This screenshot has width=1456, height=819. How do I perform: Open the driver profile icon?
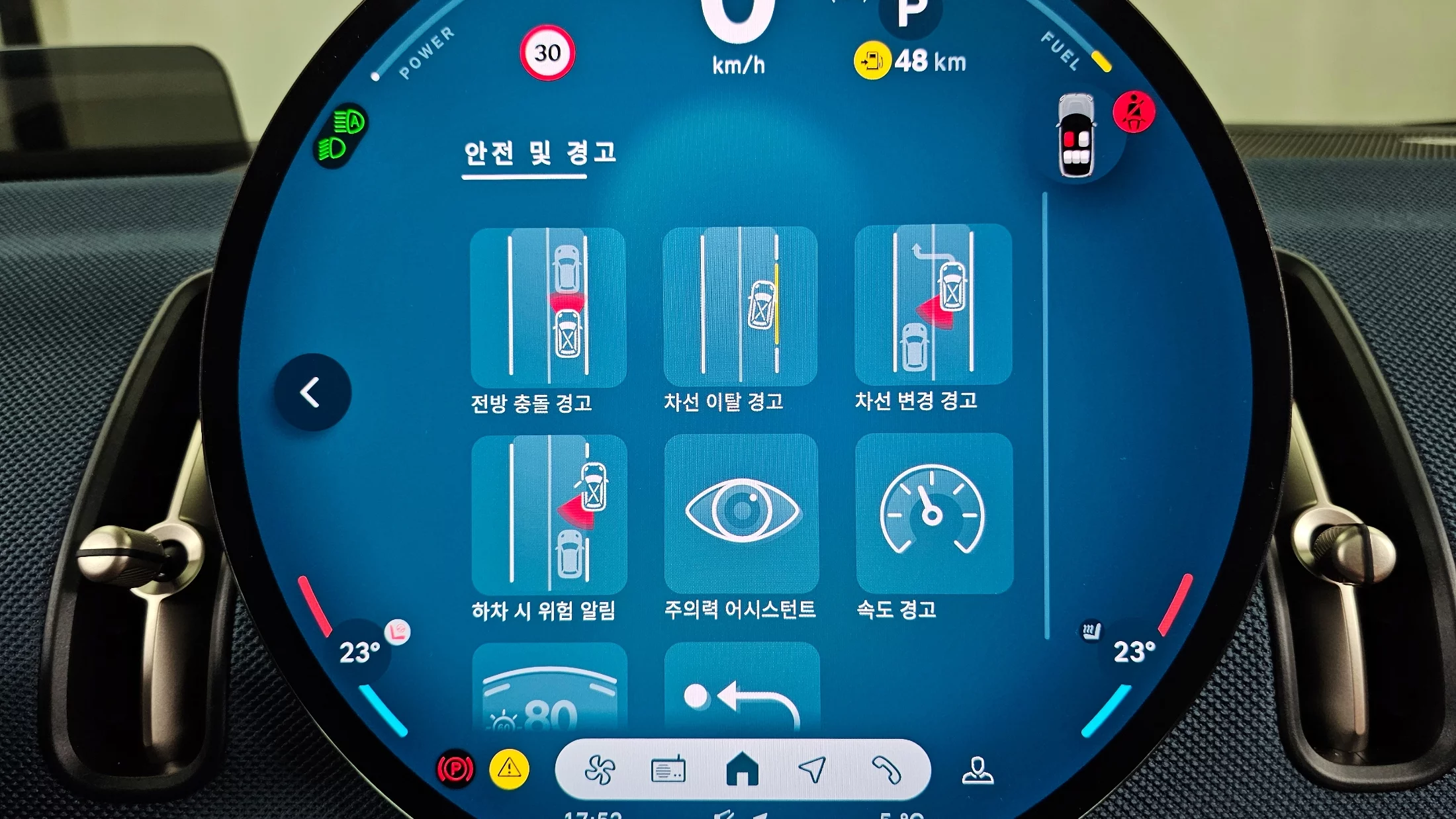point(978,770)
